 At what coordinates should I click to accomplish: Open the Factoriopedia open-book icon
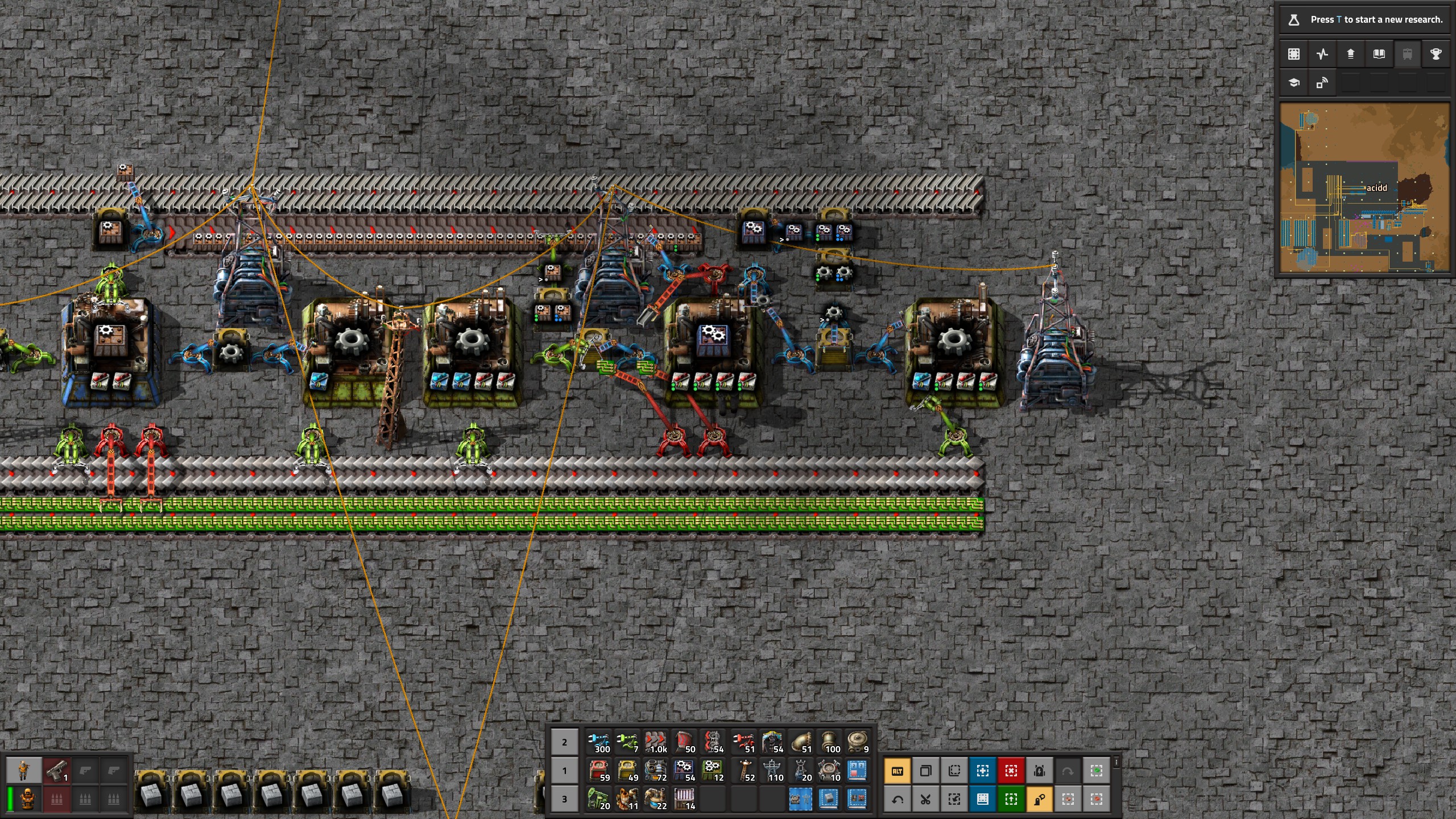1379,54
